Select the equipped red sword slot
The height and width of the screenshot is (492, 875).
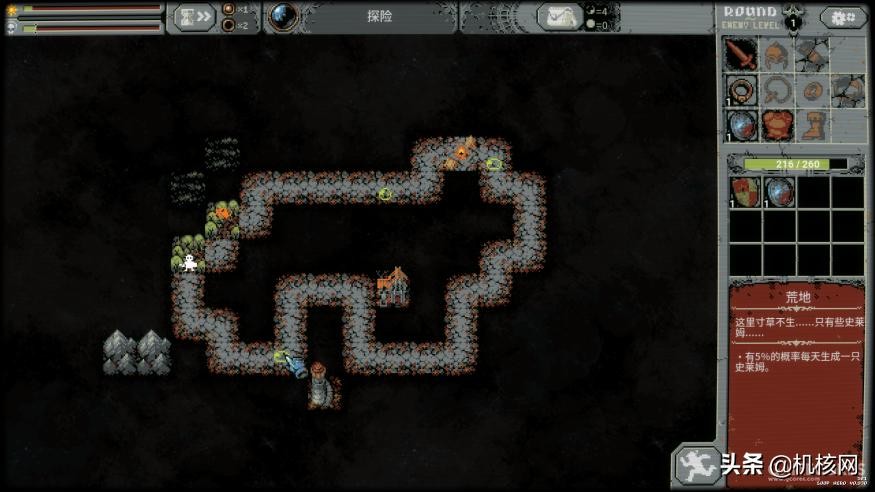(x=741, y=54)
